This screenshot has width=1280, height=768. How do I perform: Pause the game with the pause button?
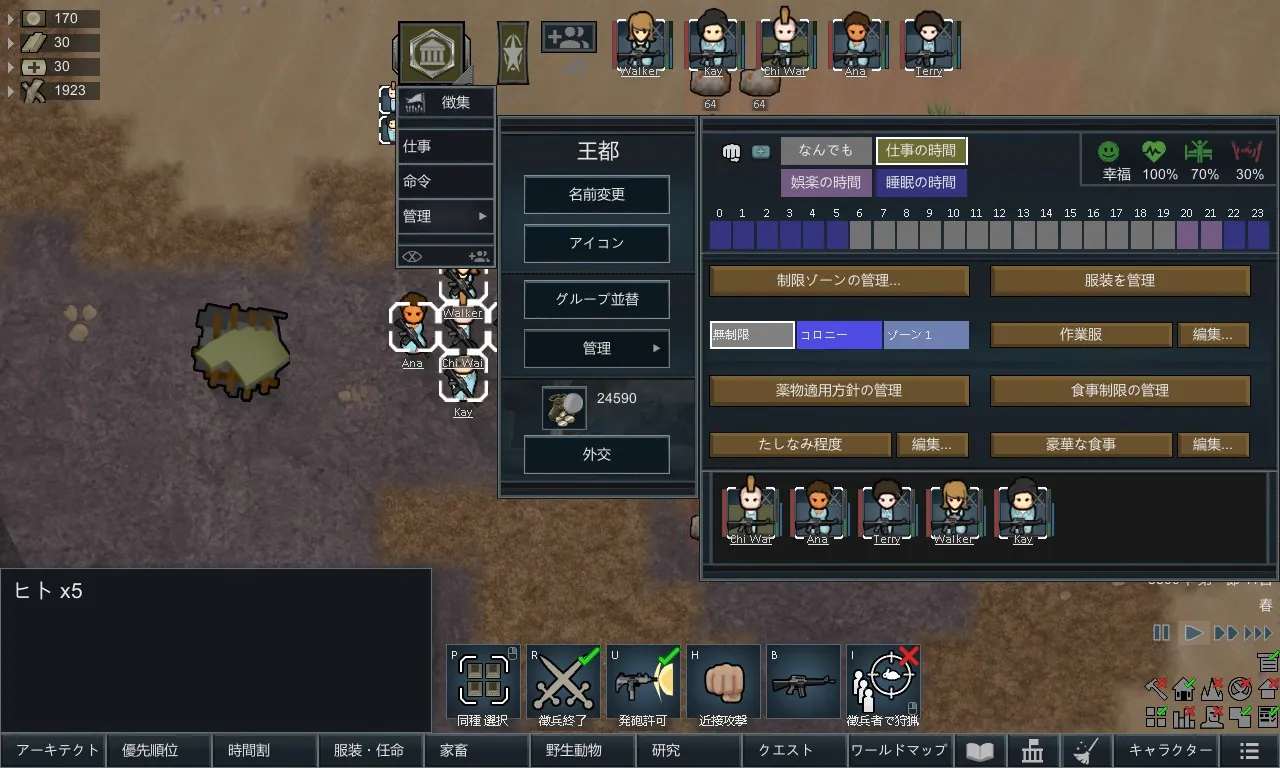(1161, 633)
